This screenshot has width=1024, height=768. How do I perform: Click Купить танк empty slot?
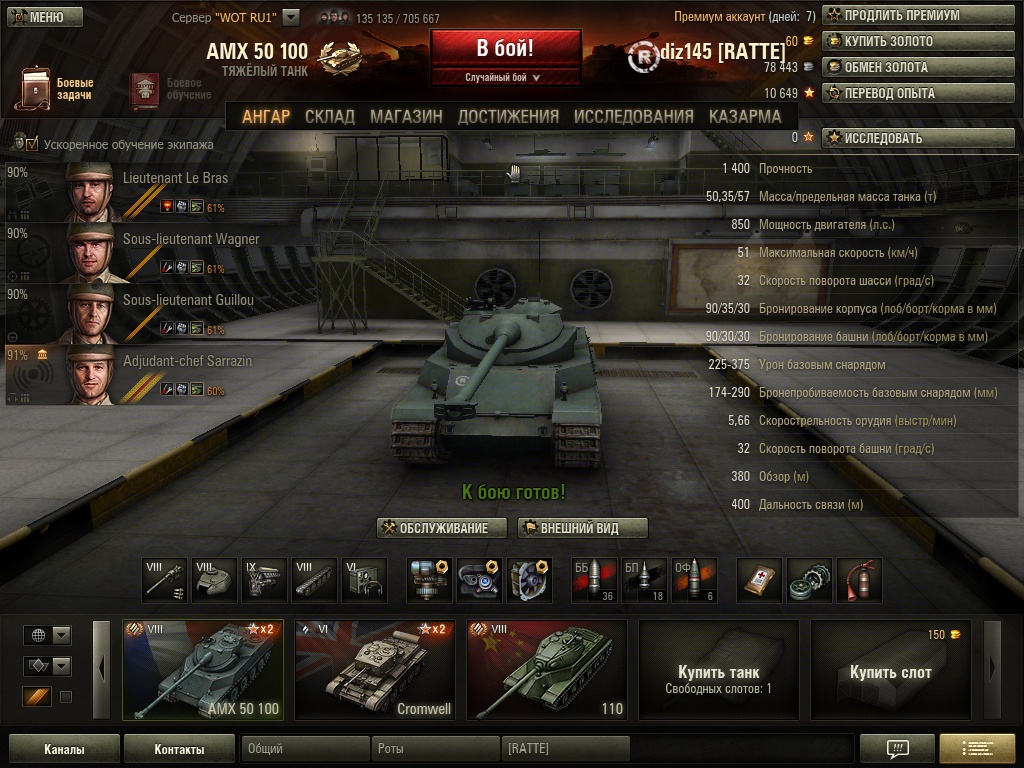(719, 670)
